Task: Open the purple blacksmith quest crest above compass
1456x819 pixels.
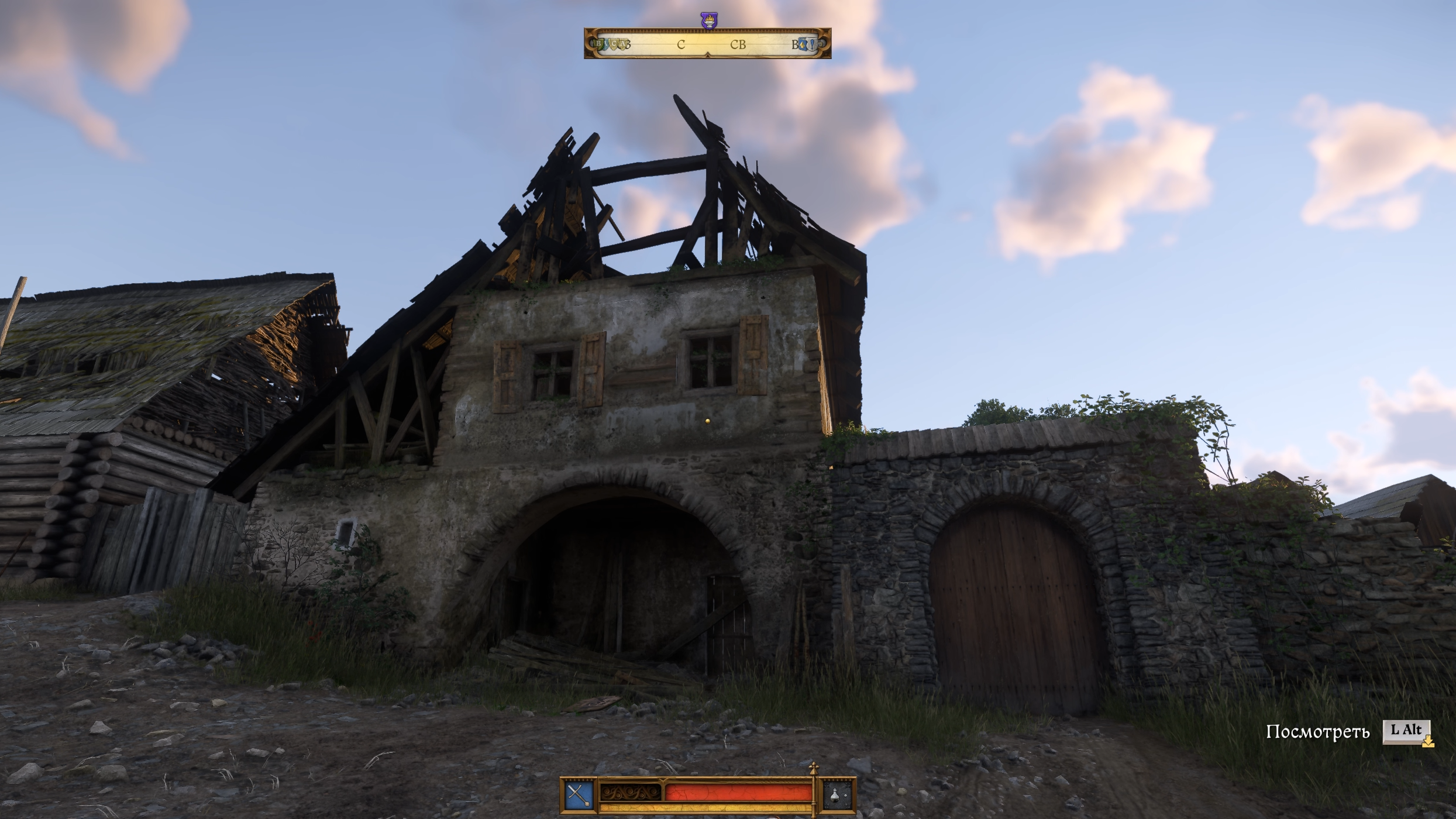Action: (x=709, y=20)
